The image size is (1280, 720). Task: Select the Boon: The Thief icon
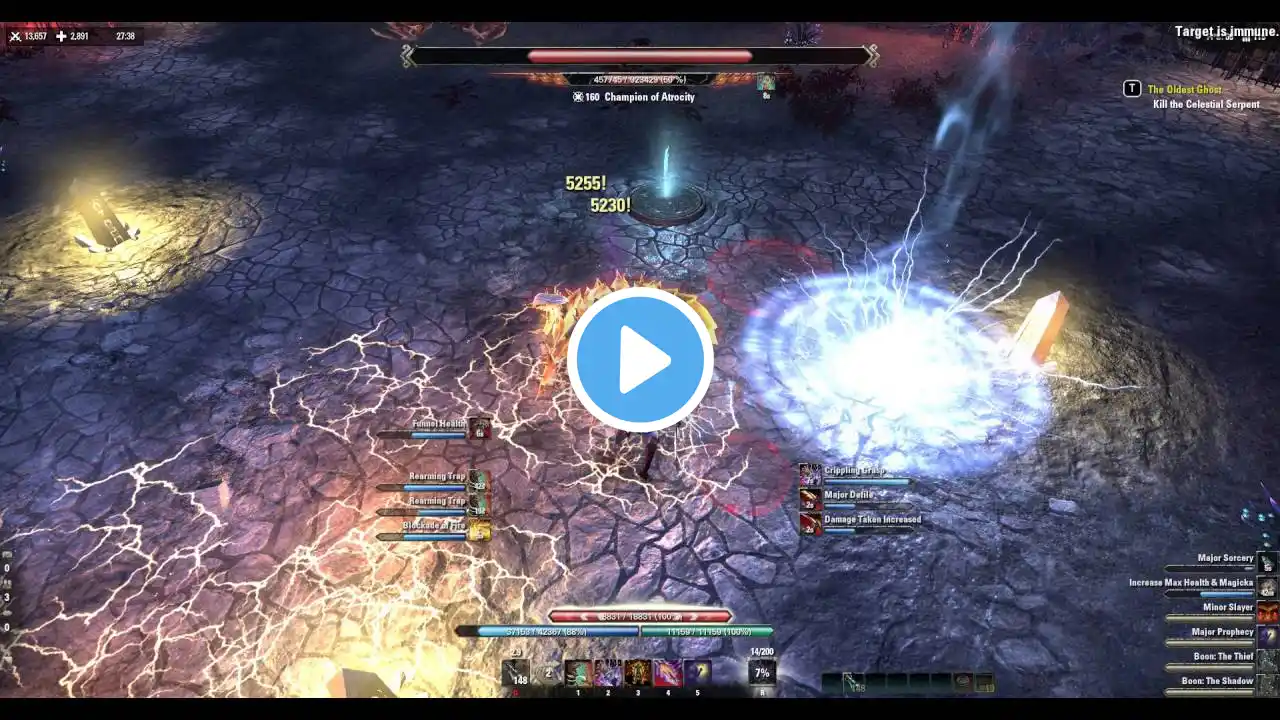(x=1267, y=660)
